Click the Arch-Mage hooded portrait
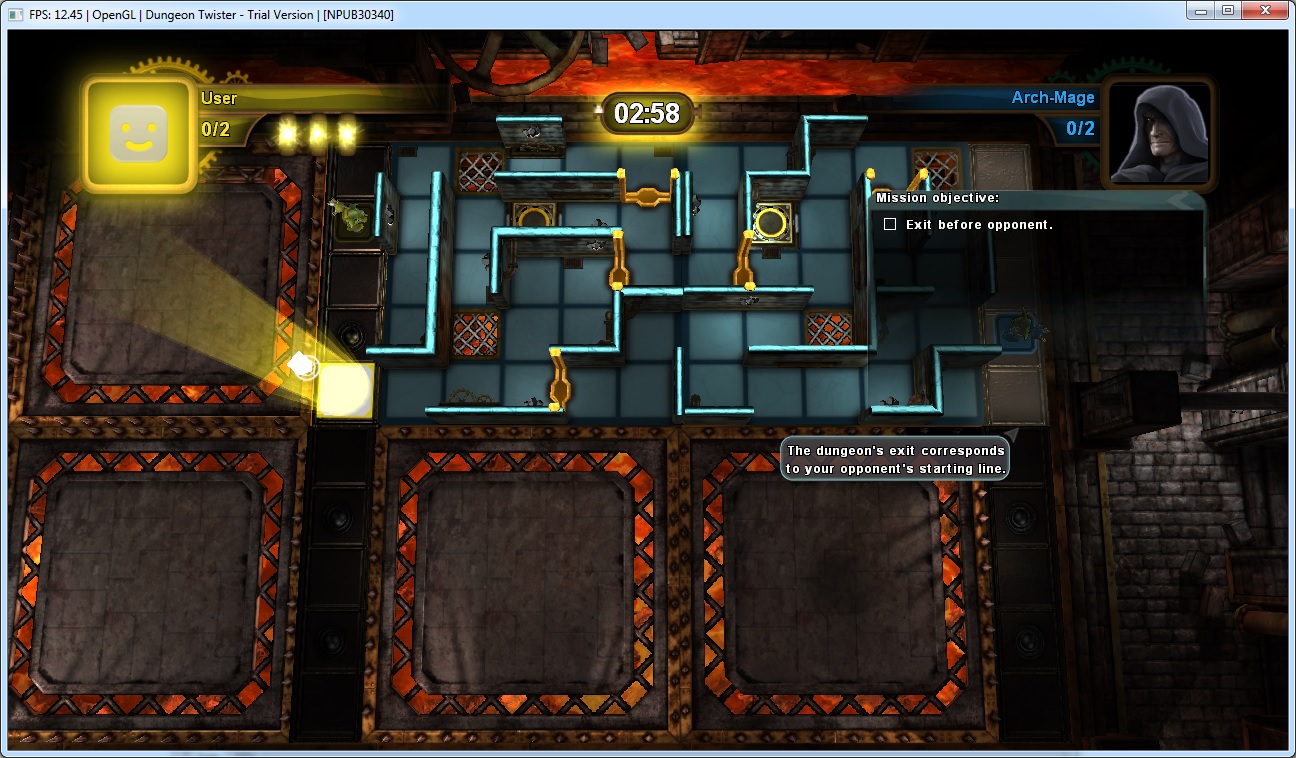 pyautogui.click(x=1159, y=133)
